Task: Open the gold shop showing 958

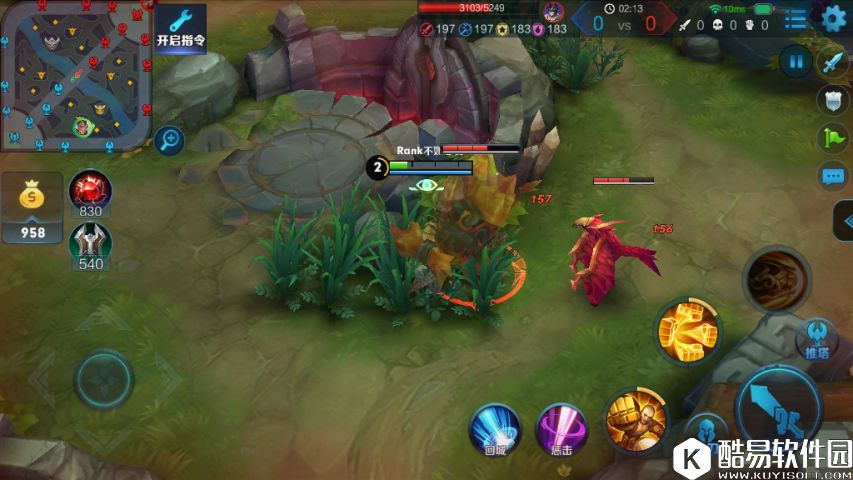Action: [x=33, y=208]
